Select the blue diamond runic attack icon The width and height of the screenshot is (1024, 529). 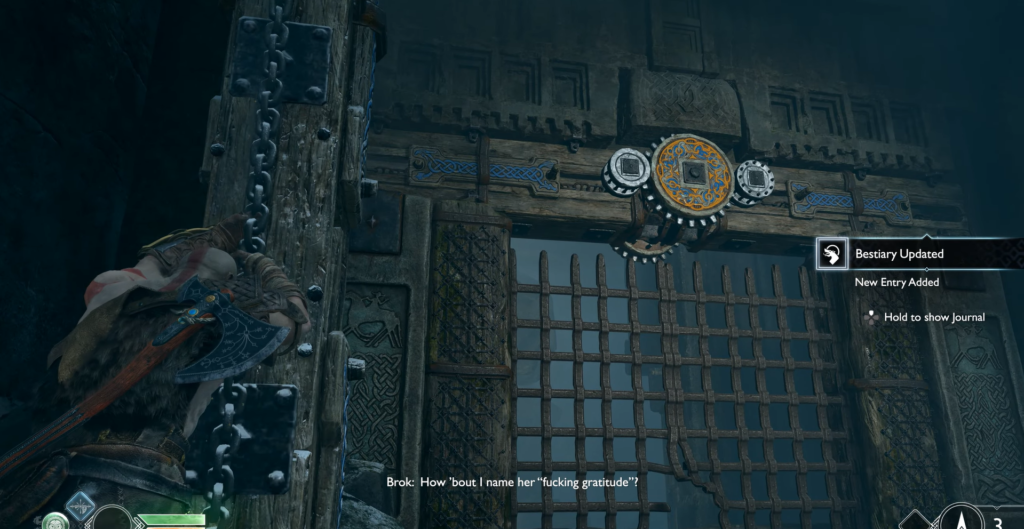(x=80, y=506)
